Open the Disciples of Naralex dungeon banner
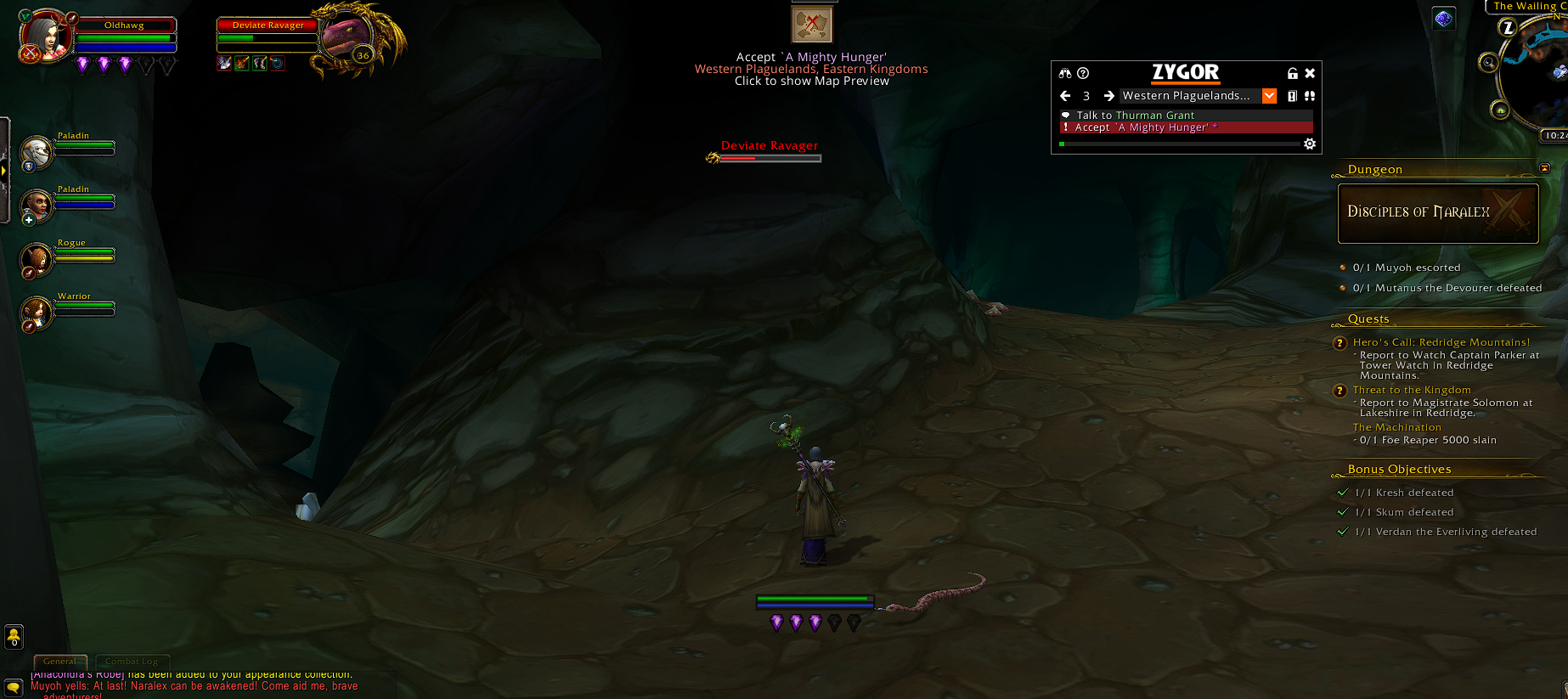Image resolution: width=1568 pixels, height=699 pixels. (x=1437, y=213)
